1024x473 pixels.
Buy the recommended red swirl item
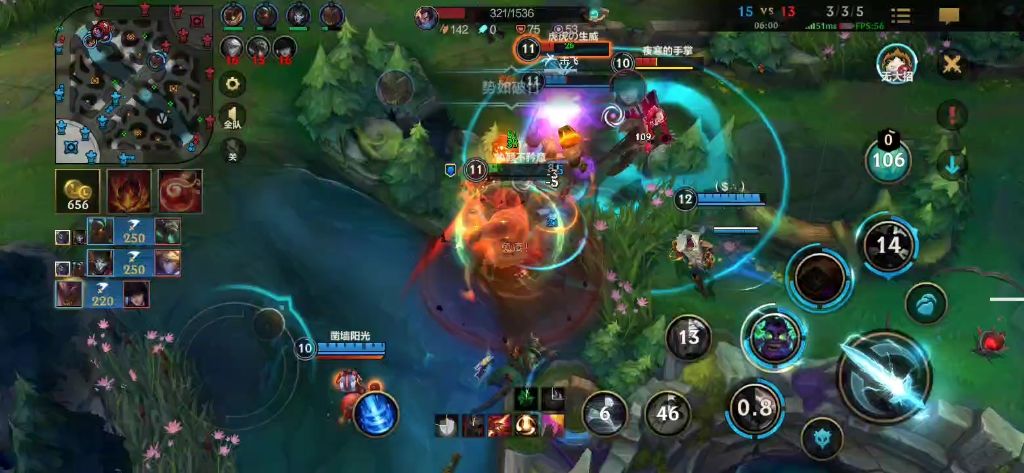pyautogui.click(x=180, y=190)
